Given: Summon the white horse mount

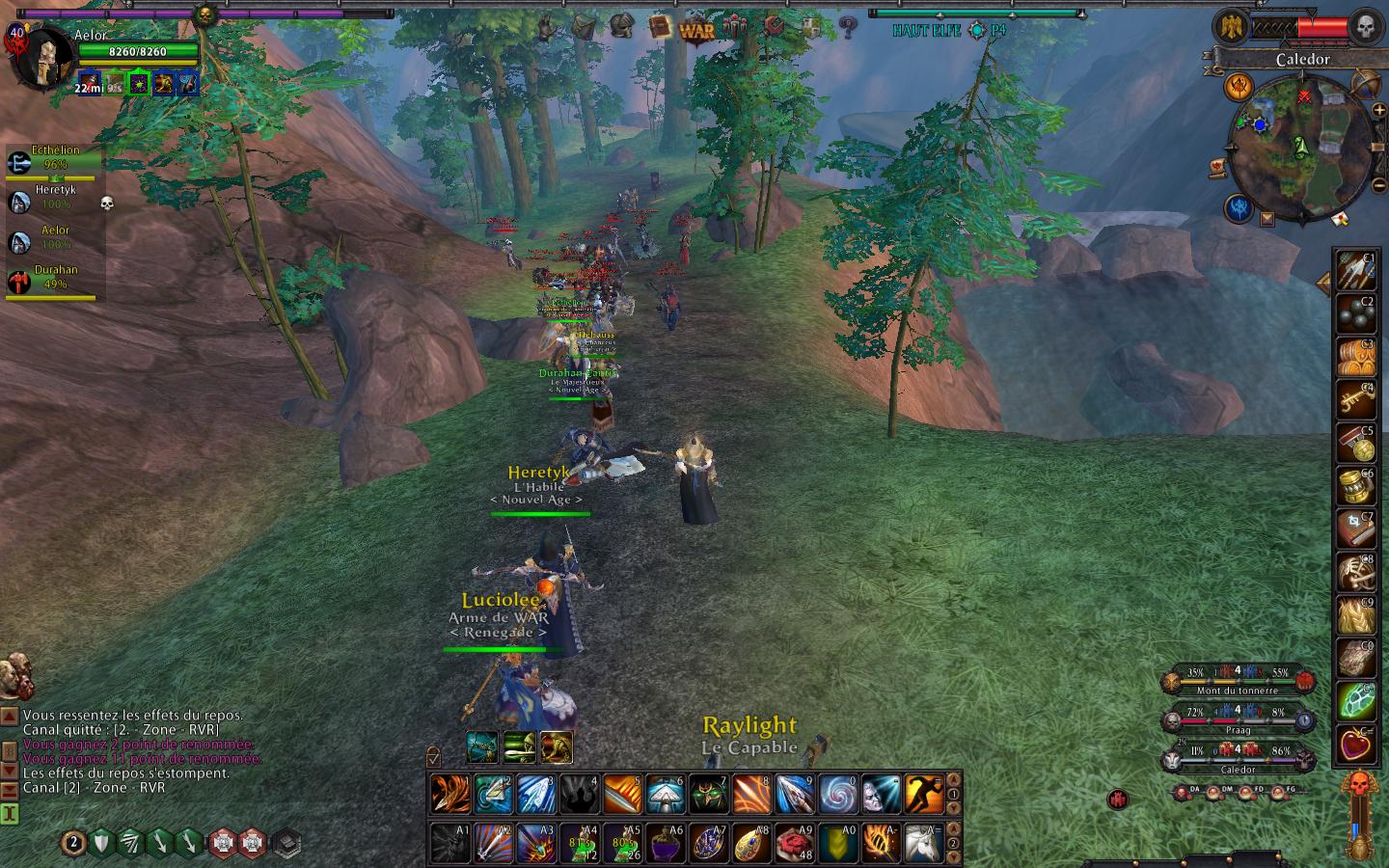Looking at the screenshot, I should 923,842.
